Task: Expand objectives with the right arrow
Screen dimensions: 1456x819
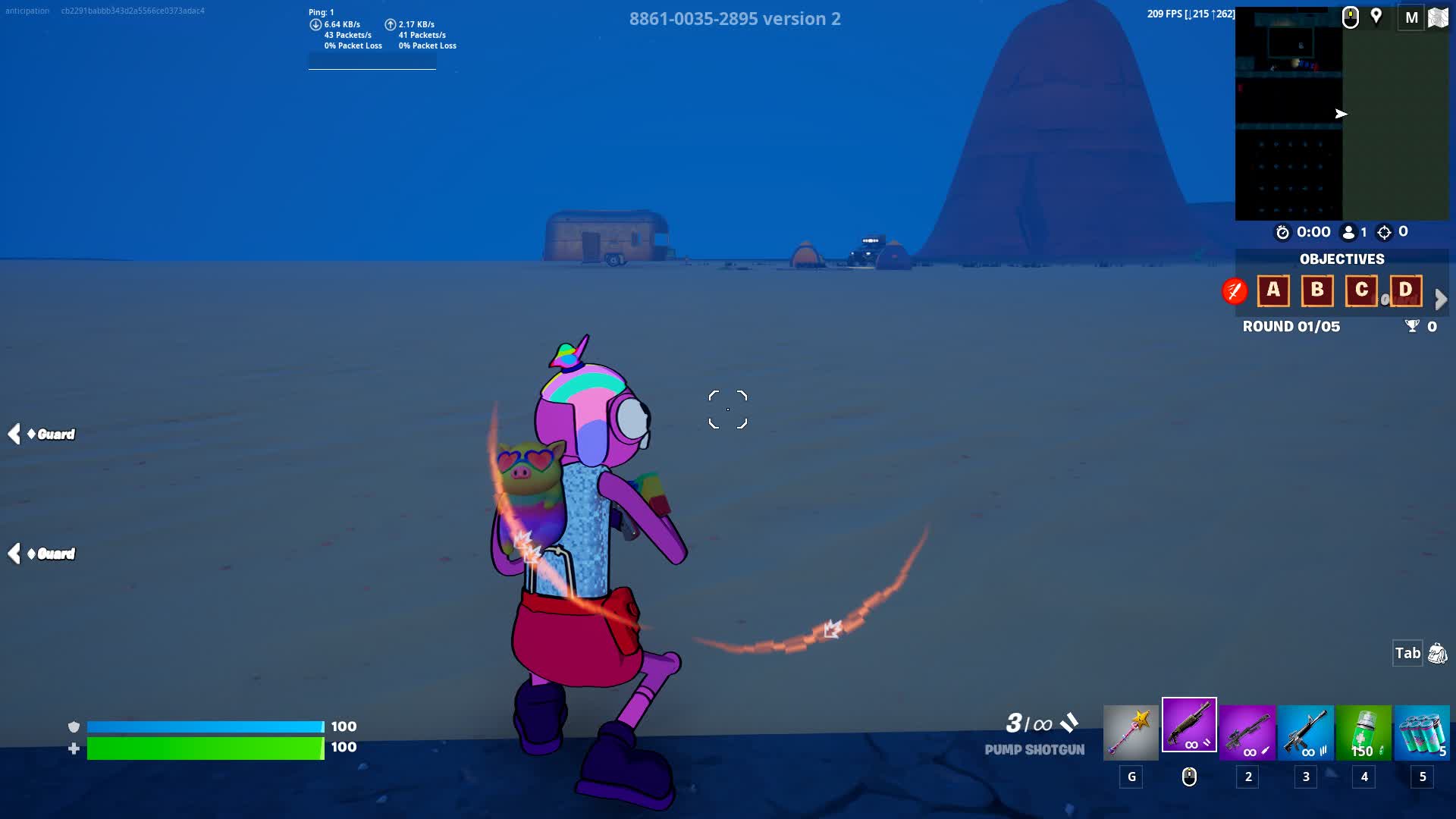Action: [x=1441, y=300]
